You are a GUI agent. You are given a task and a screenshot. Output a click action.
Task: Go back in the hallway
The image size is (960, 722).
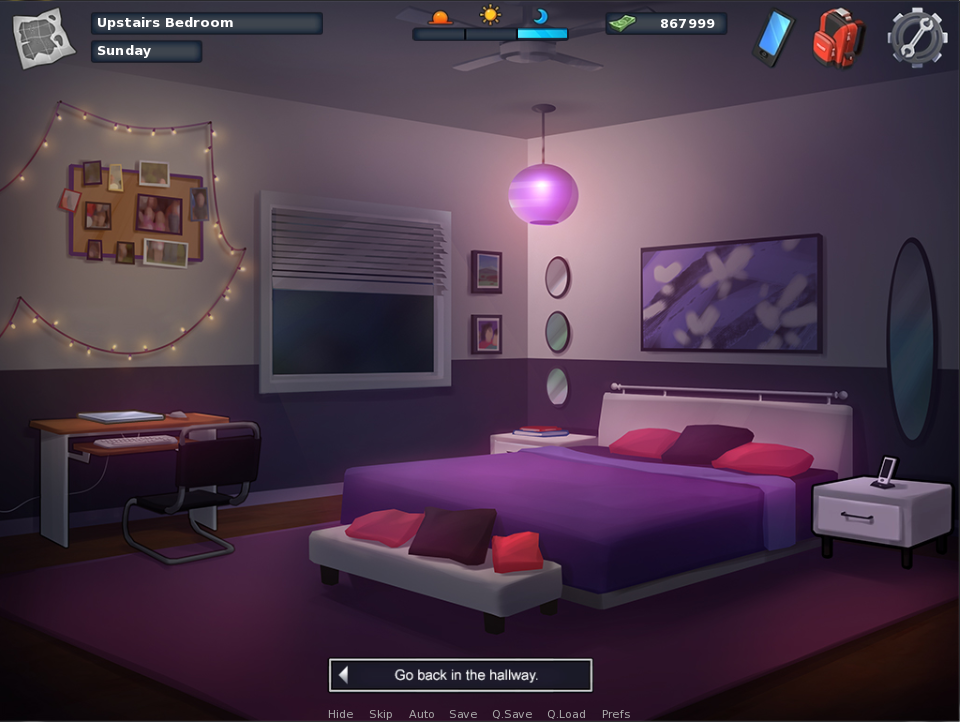click(461, 675)
